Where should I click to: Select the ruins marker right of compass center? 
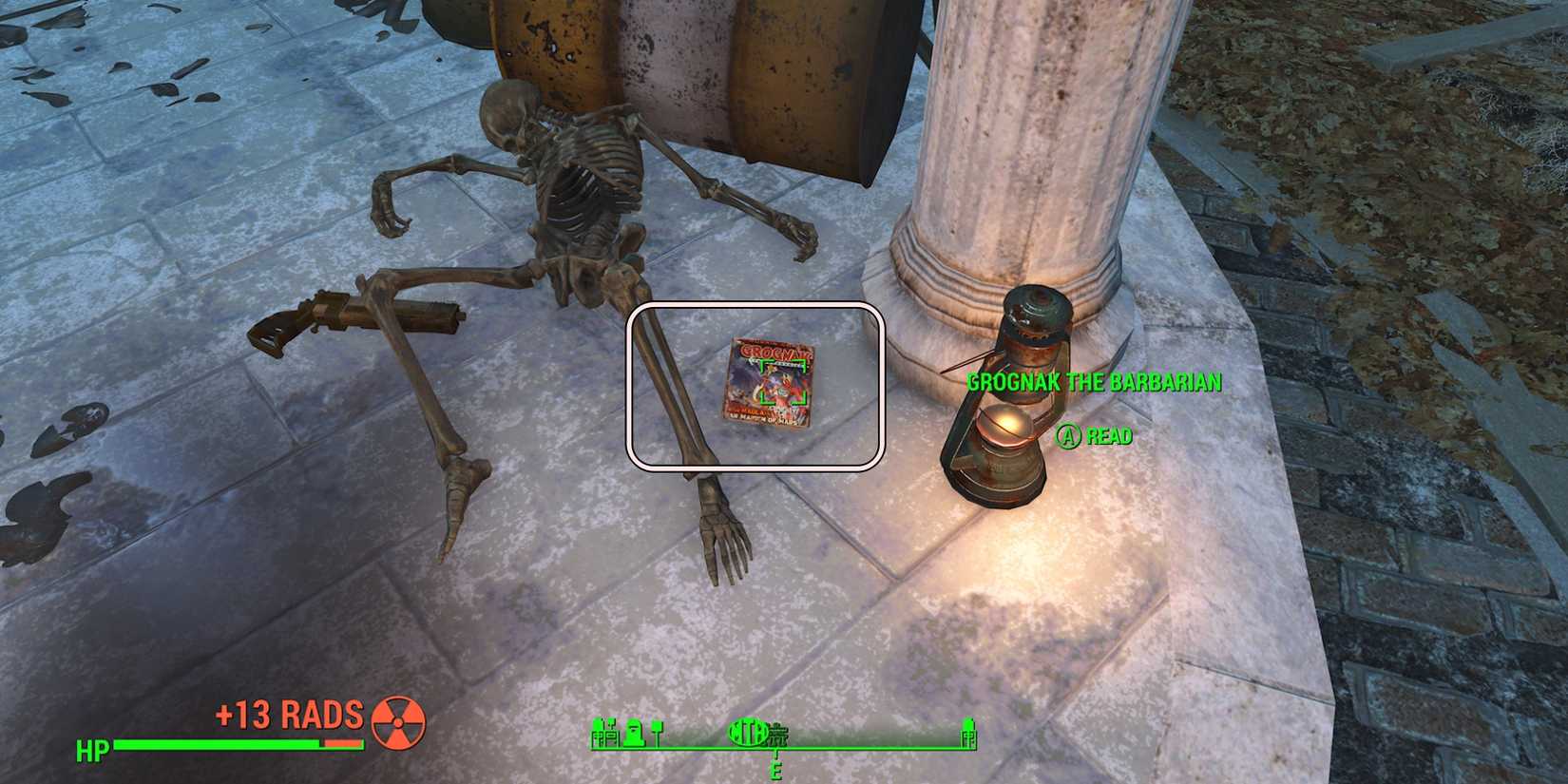pyautogui.click(x=779, y=734)
